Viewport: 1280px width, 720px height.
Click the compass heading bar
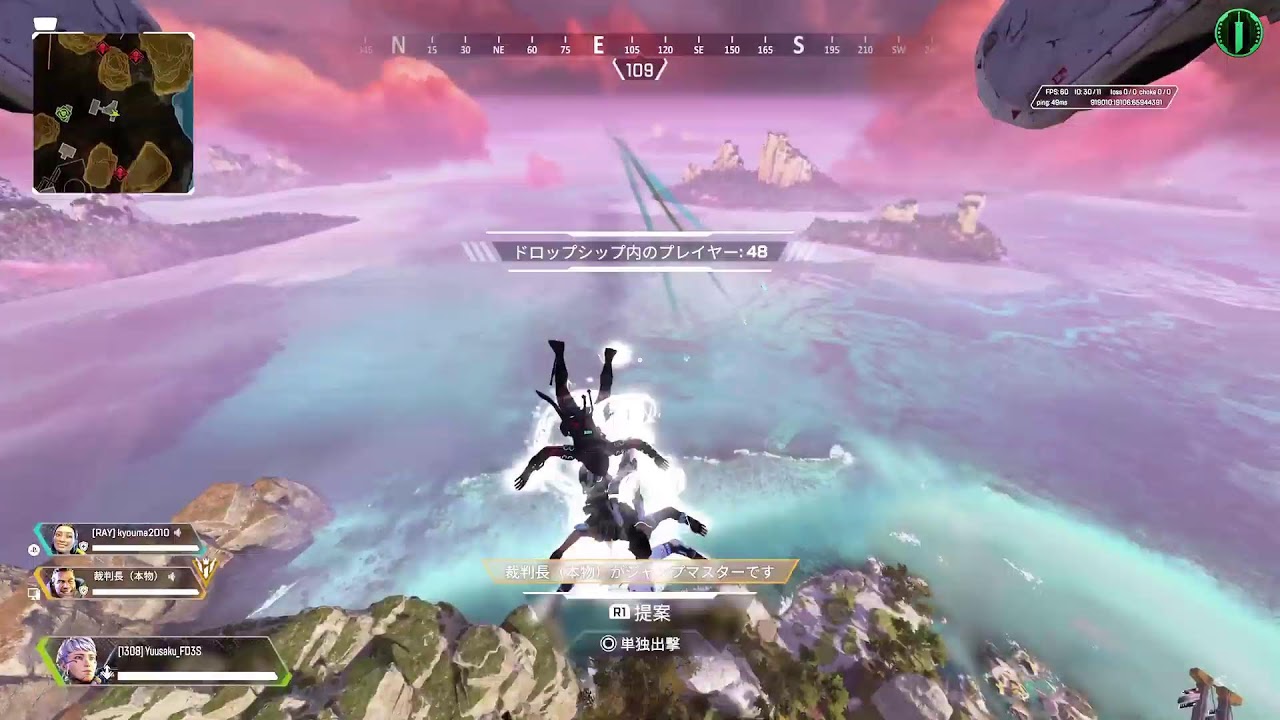640,47
